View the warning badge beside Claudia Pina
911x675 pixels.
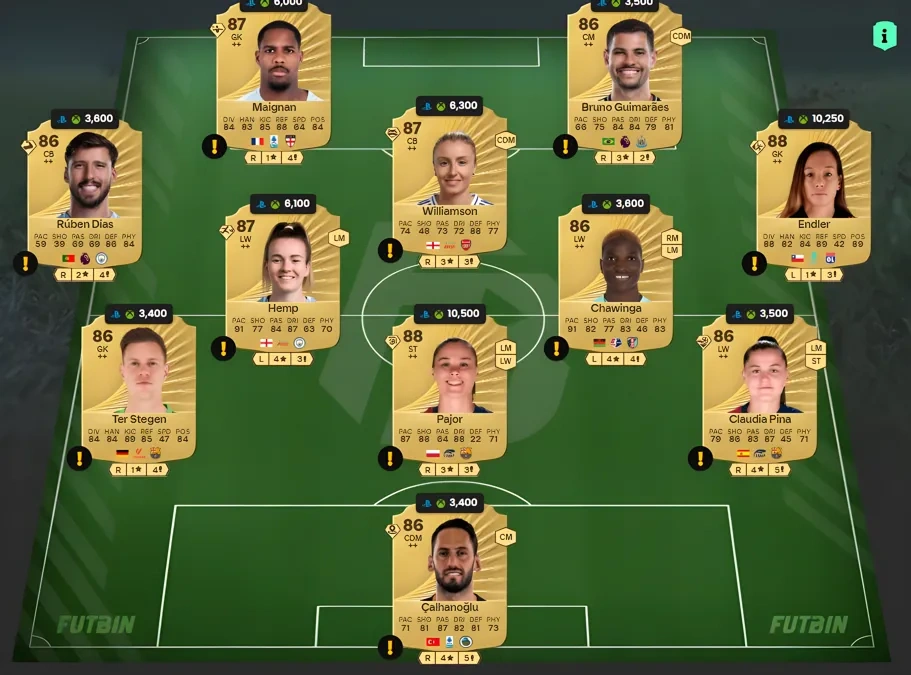click(700, 458)
